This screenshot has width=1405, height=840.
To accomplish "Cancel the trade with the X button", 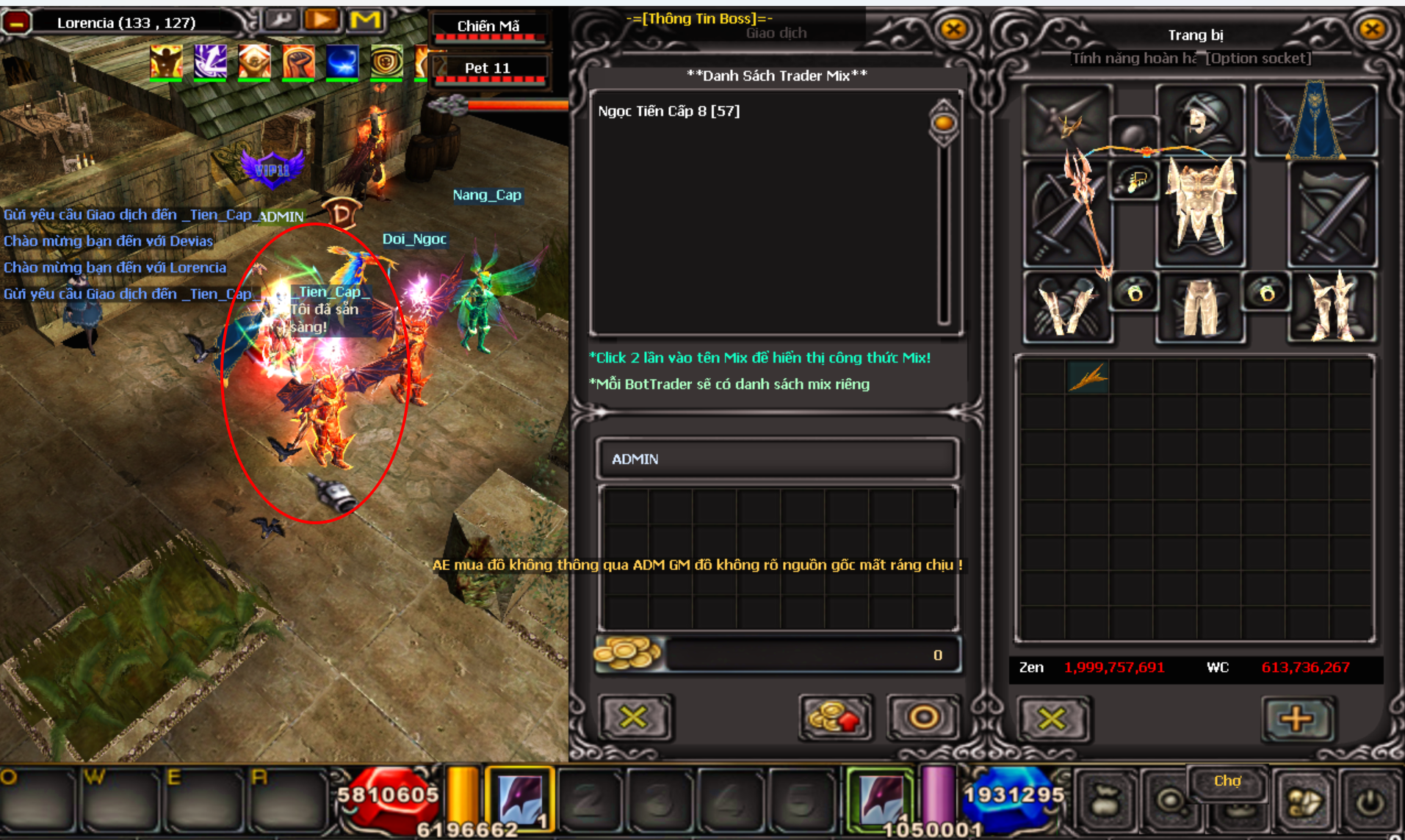I will pos(633,717).
